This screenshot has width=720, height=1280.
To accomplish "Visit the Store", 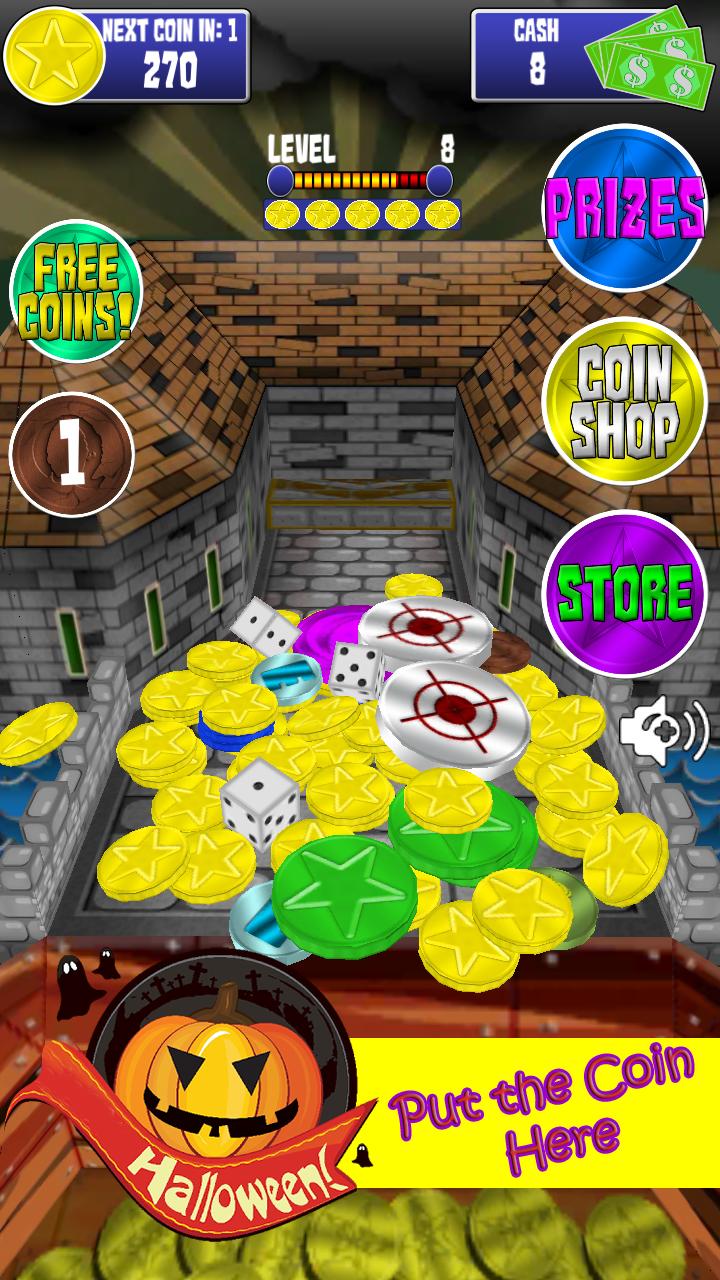I will (x=624, y=592).
